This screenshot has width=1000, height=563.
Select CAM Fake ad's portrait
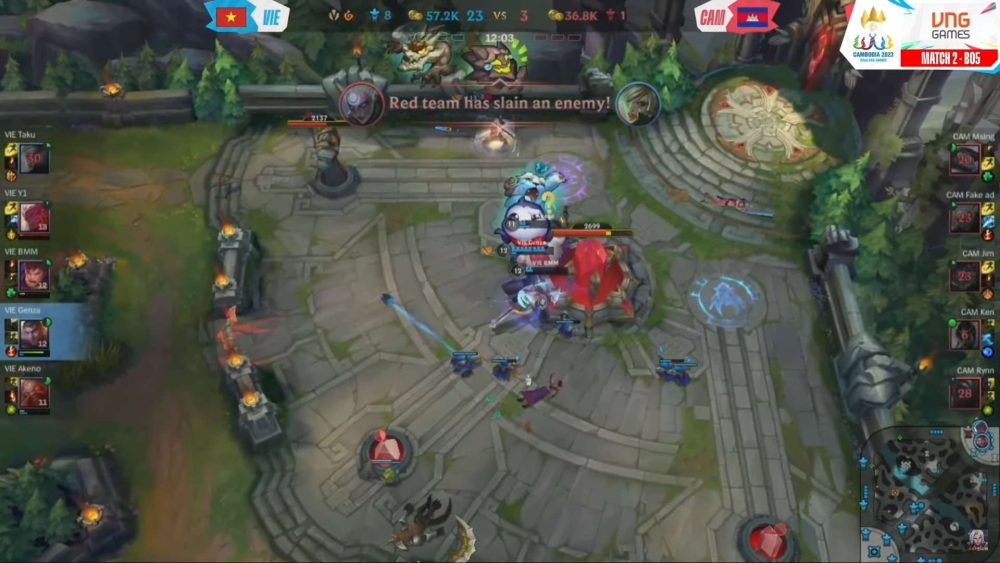click(x=965, y=218)
